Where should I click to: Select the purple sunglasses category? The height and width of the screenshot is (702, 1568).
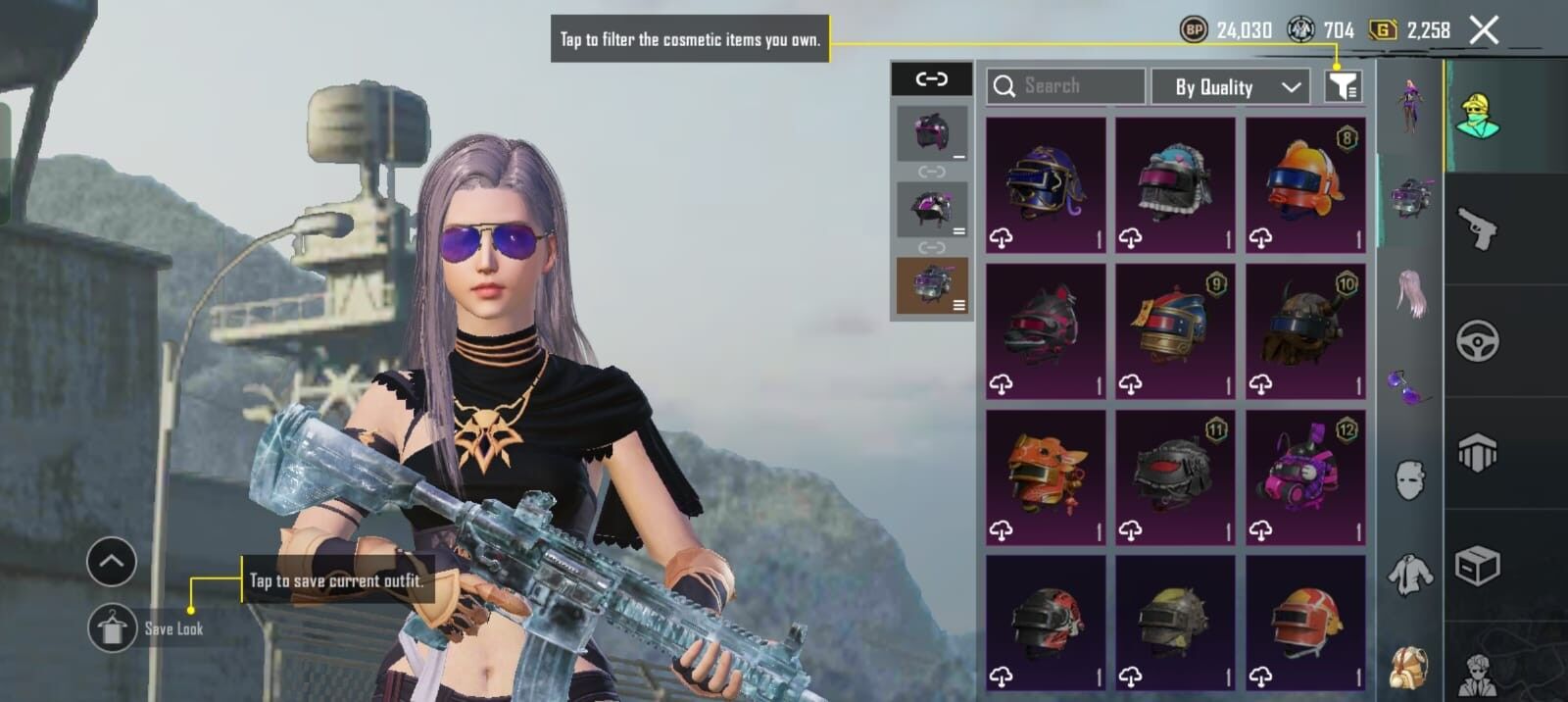tap(1410, 385)
